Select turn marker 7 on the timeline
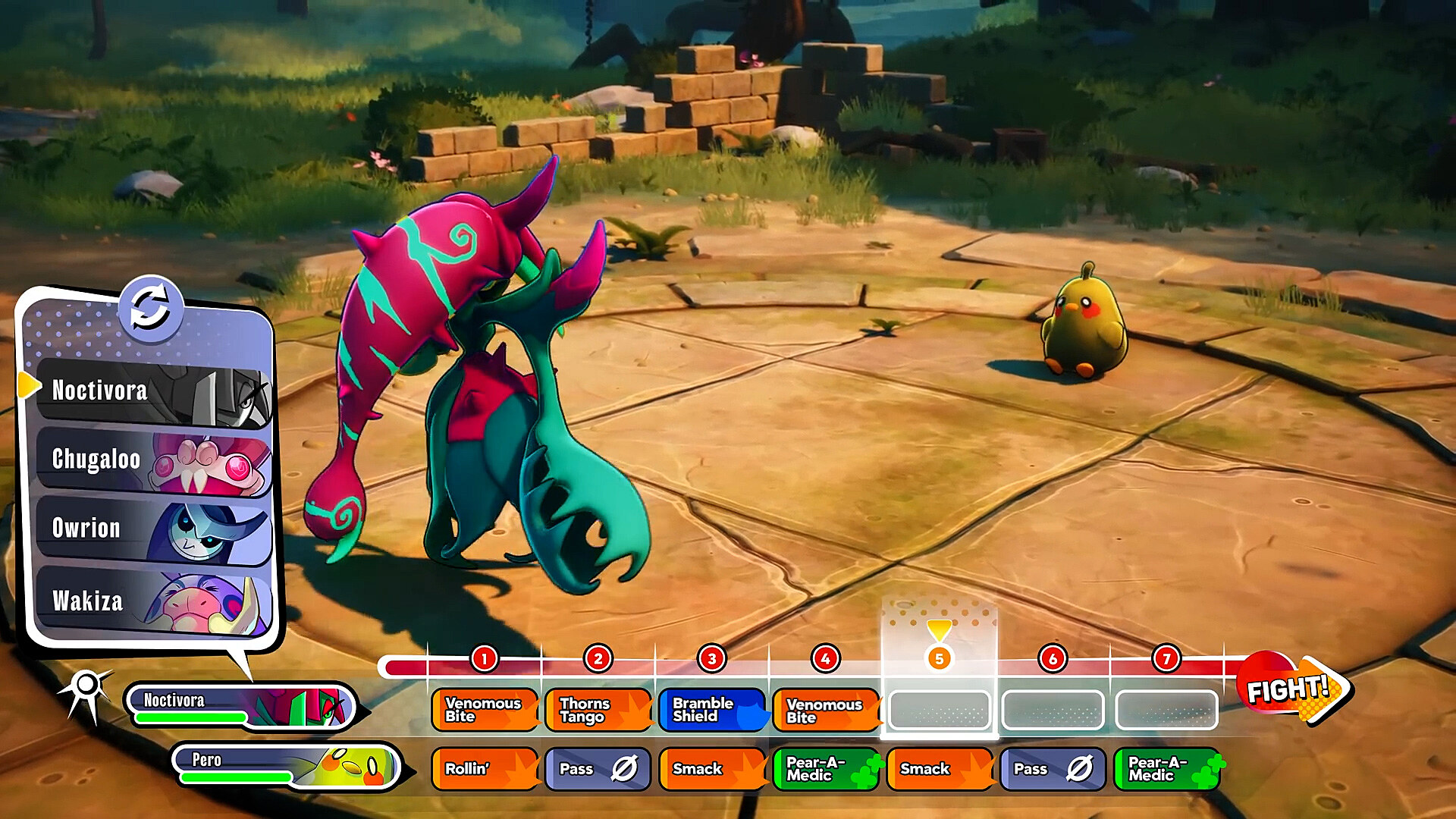The image size is (1456, 819). click(1166, 658)
